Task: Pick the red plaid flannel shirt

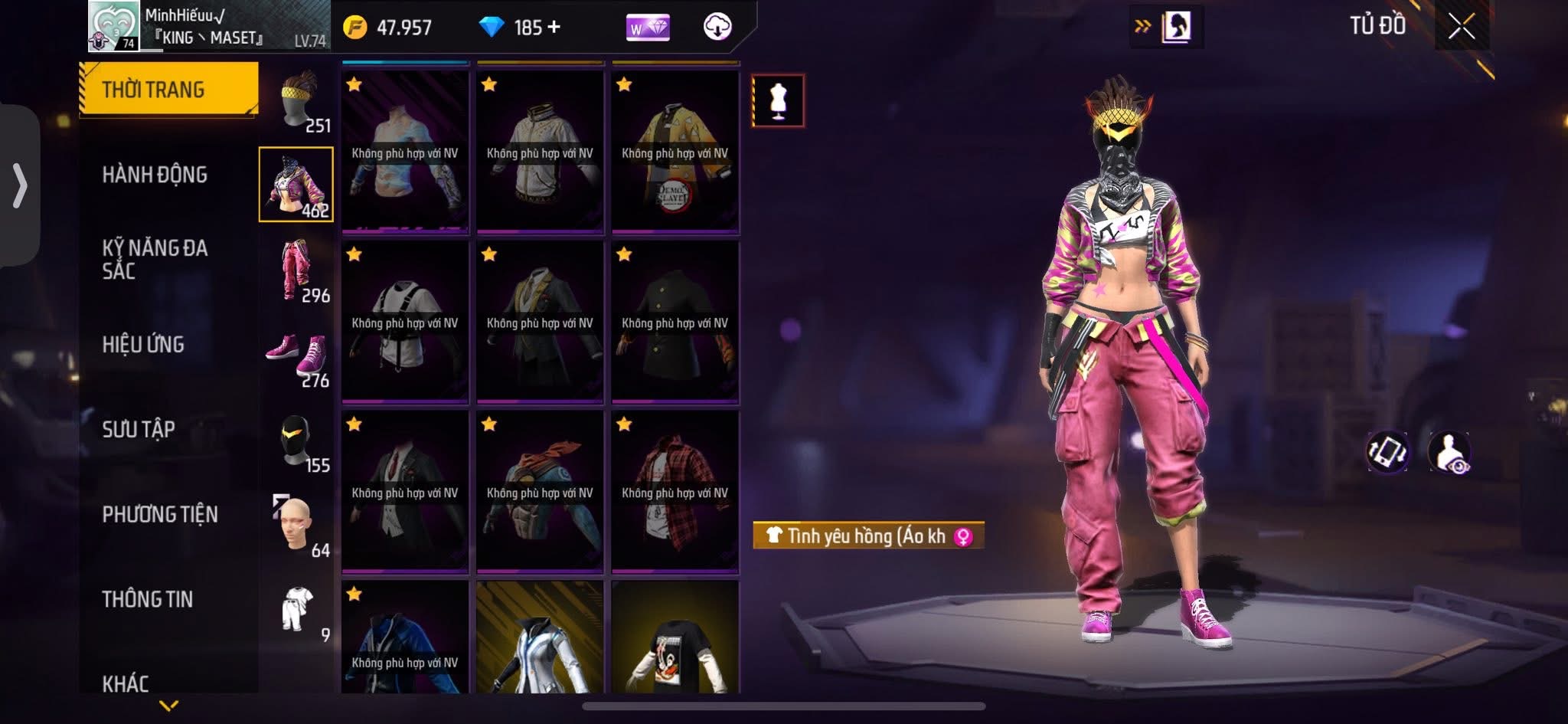Action: coord(675,491)
